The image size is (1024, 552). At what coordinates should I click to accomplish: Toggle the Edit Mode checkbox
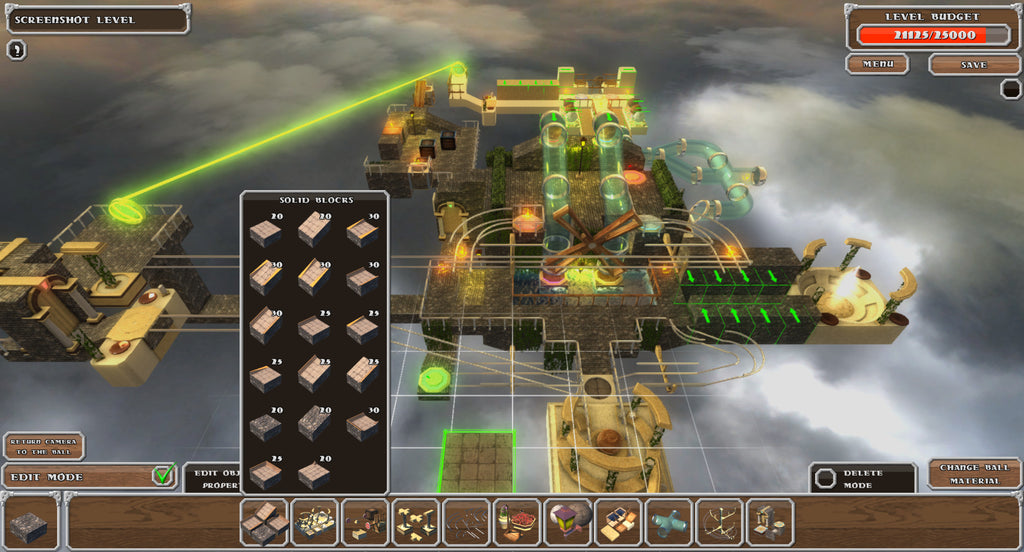tap(164, 475)
